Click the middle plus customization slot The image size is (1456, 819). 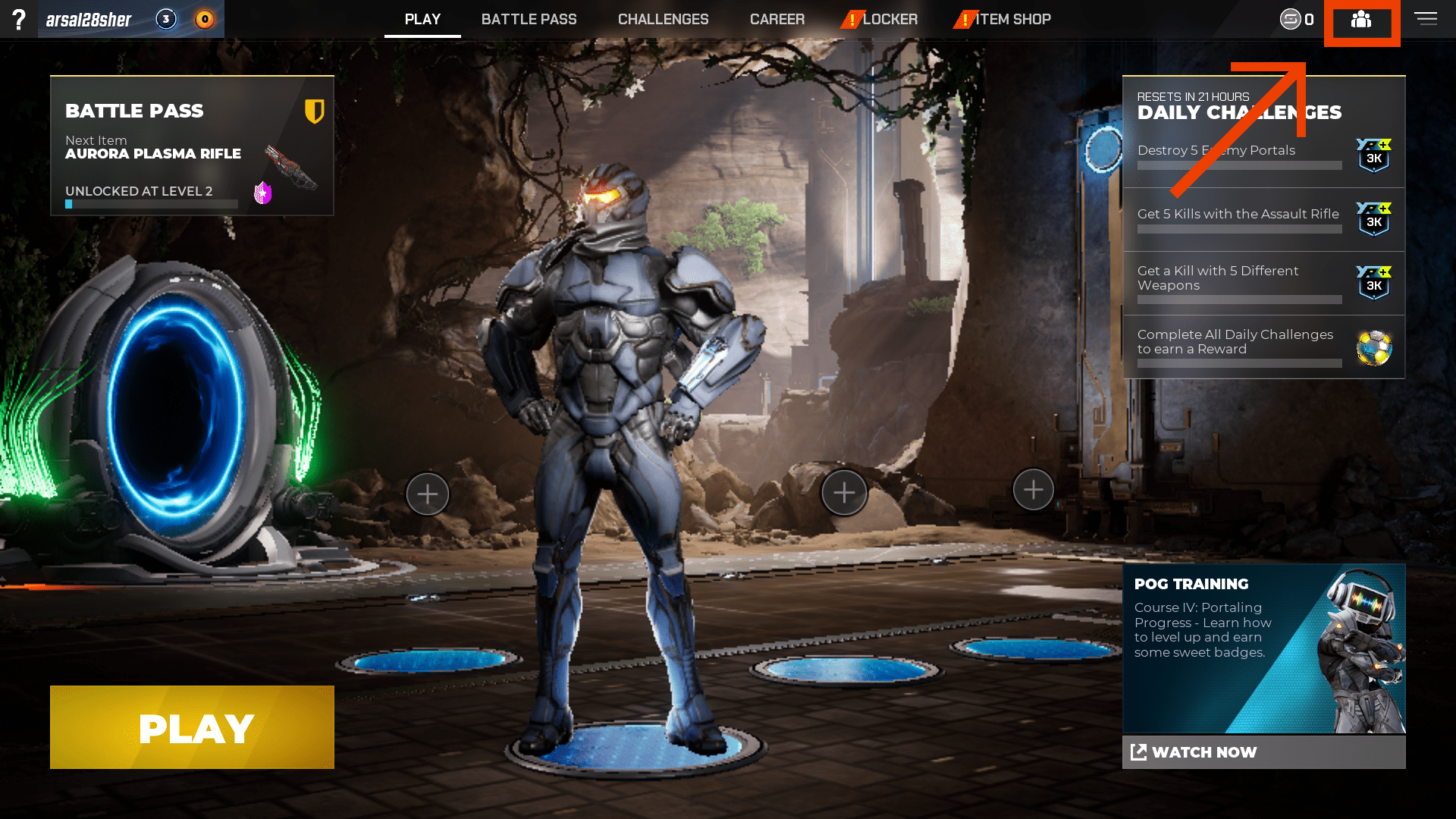(844, 491)
